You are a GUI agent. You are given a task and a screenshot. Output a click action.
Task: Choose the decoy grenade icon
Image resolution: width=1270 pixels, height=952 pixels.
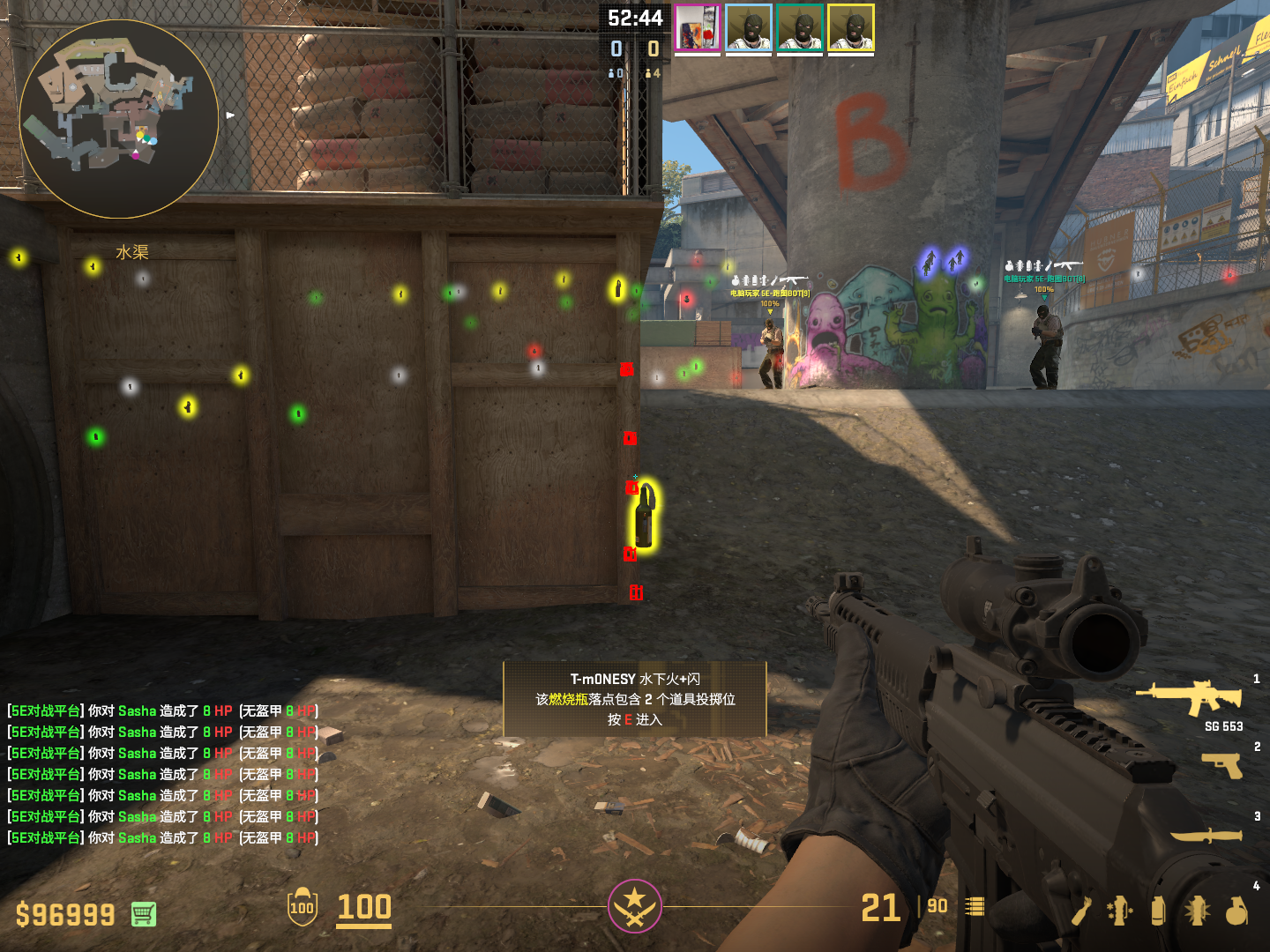pos(1120,911)
